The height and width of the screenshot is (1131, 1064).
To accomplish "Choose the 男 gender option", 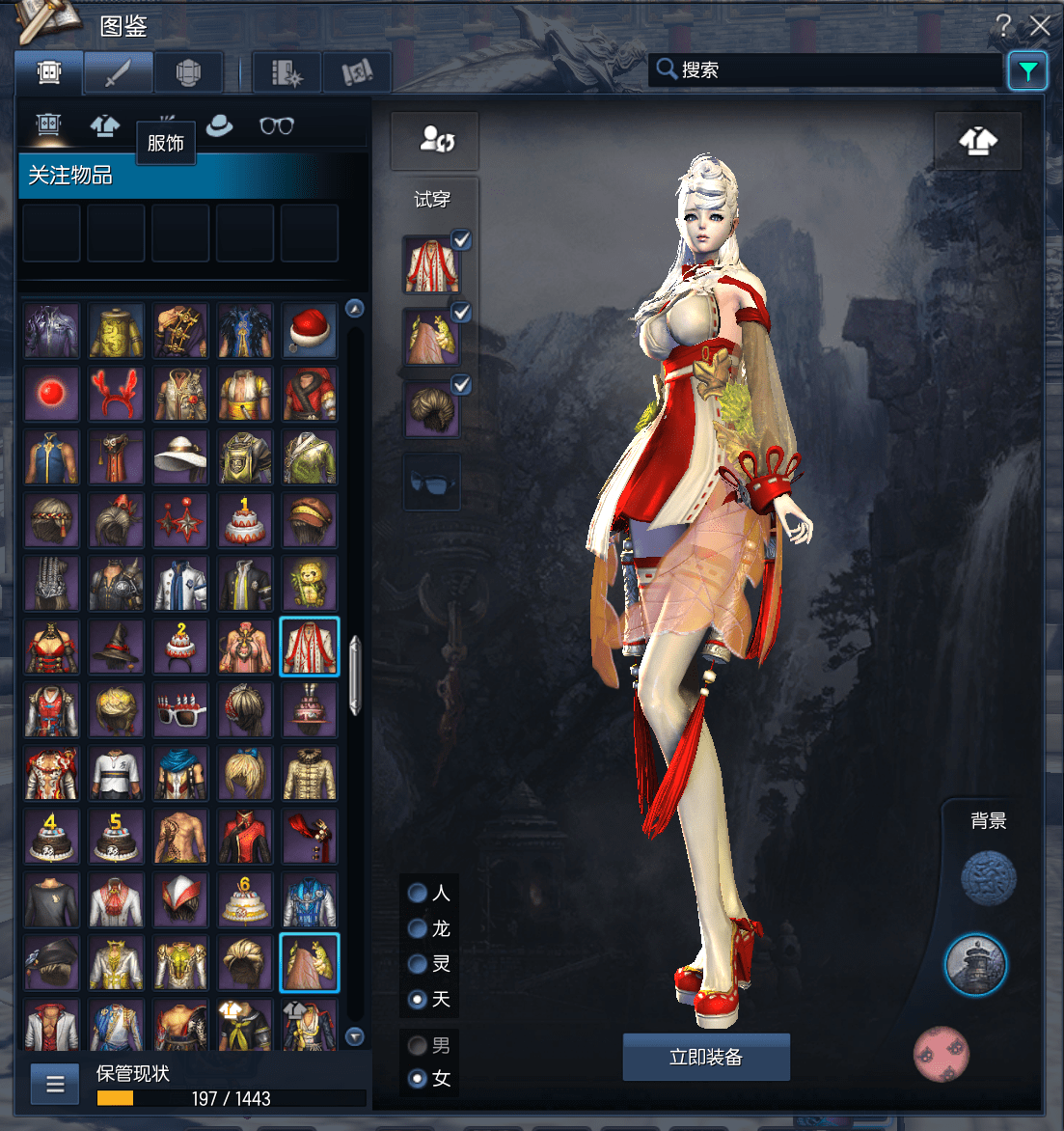I will coord(419,1045).
